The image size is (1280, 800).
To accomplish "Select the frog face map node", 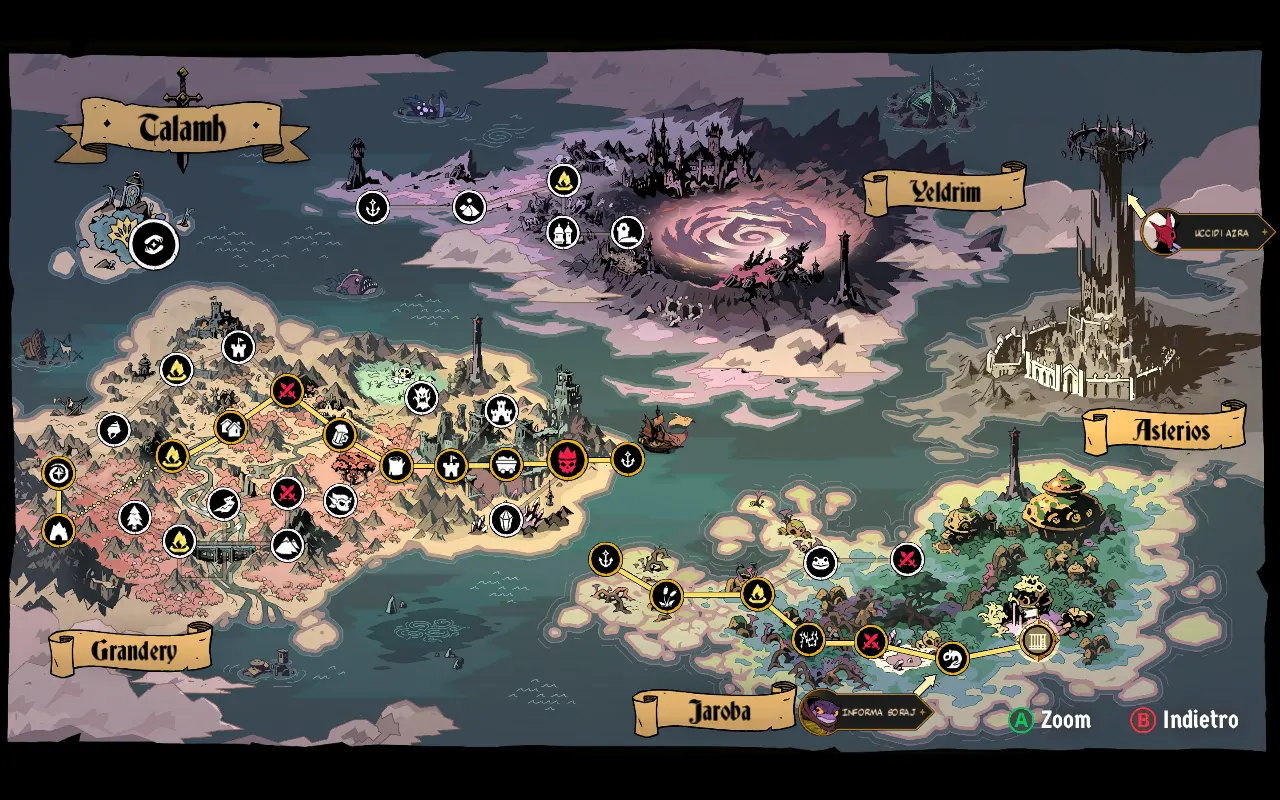I will coord(820,562).
